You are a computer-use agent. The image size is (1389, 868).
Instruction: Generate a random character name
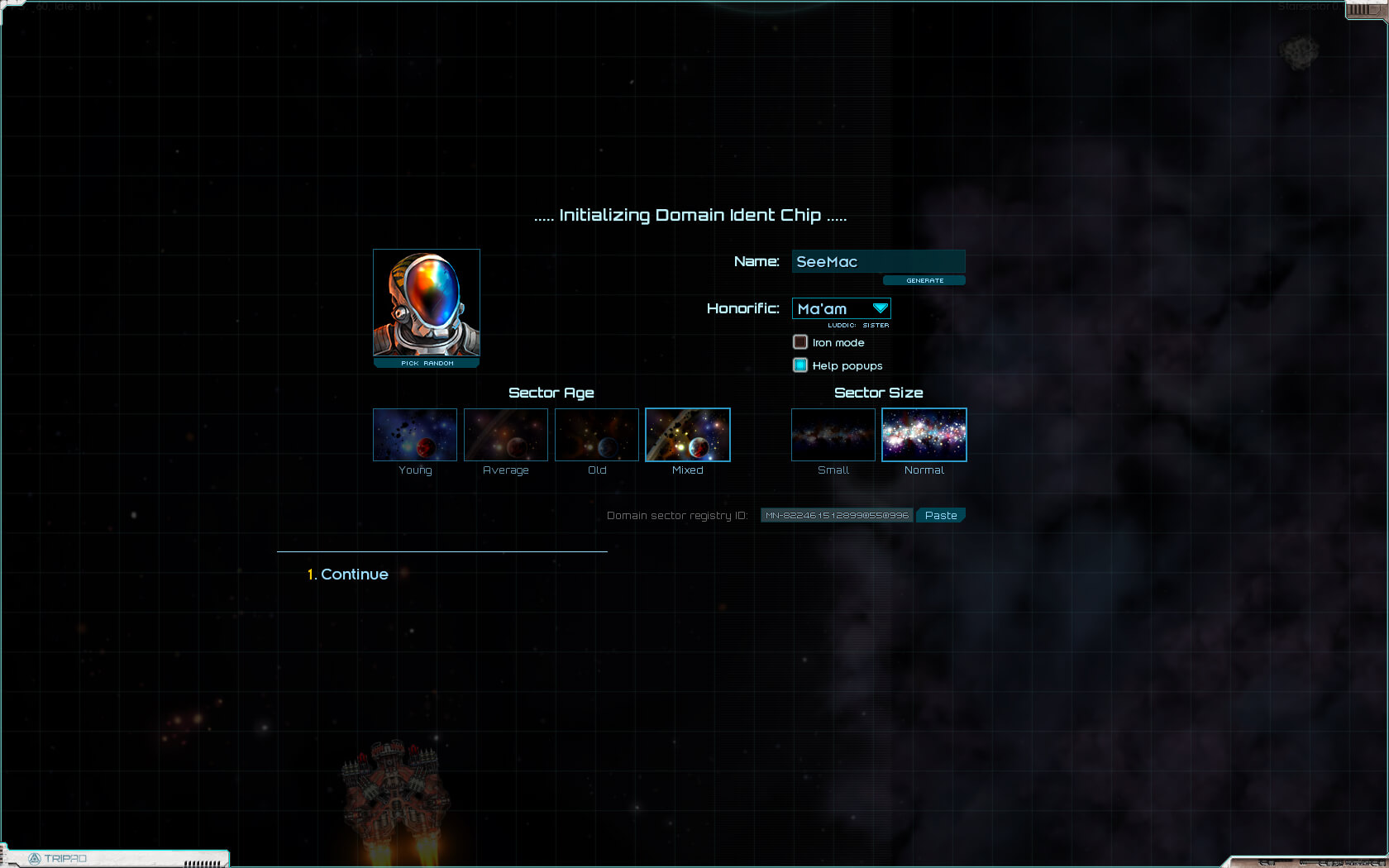924,280
